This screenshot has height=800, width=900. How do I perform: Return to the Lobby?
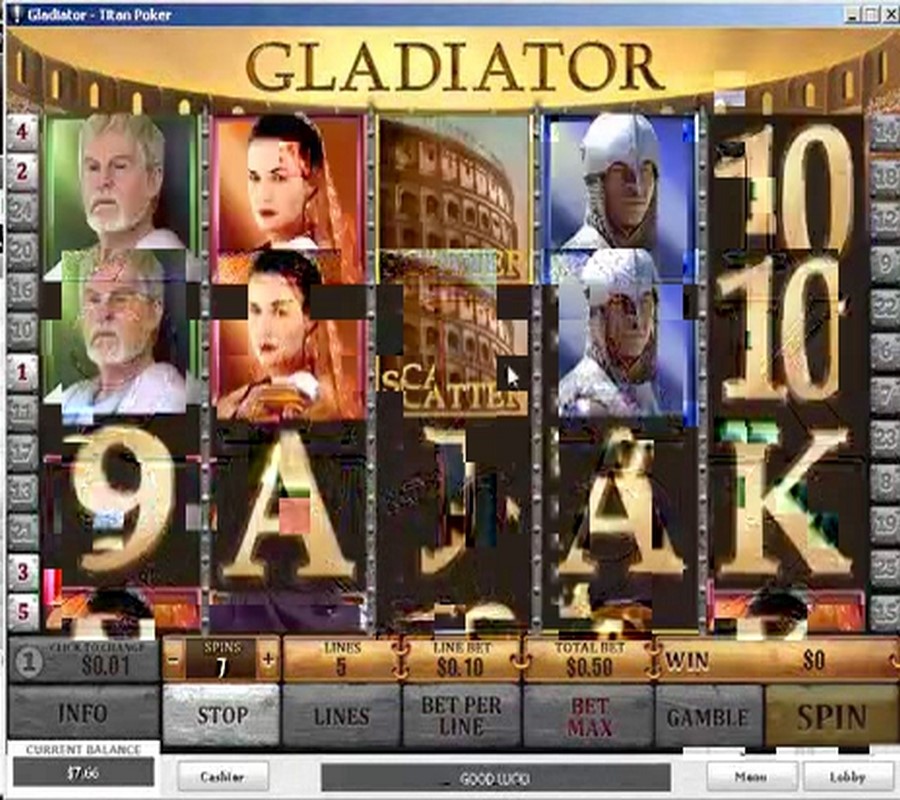pyautogui.click(x=847, y=776)
